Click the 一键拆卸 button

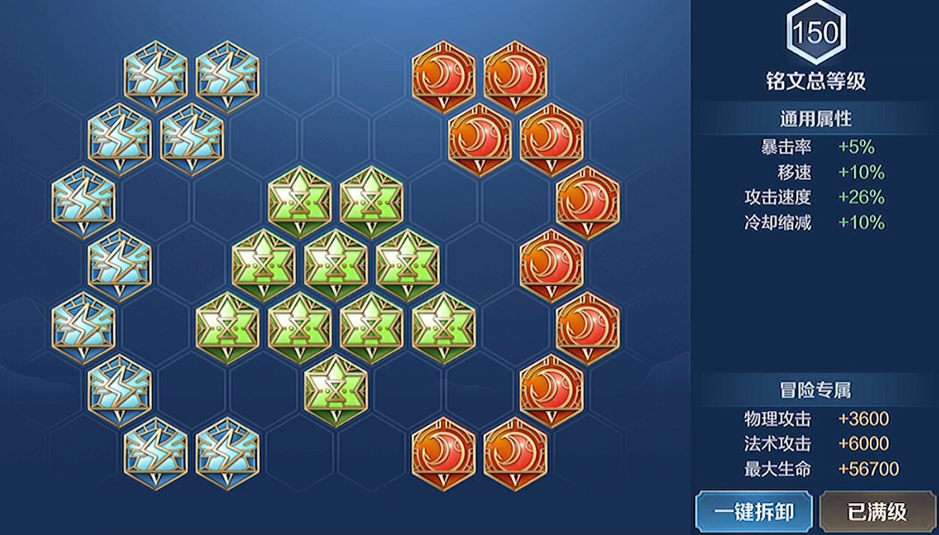(754, 512)
